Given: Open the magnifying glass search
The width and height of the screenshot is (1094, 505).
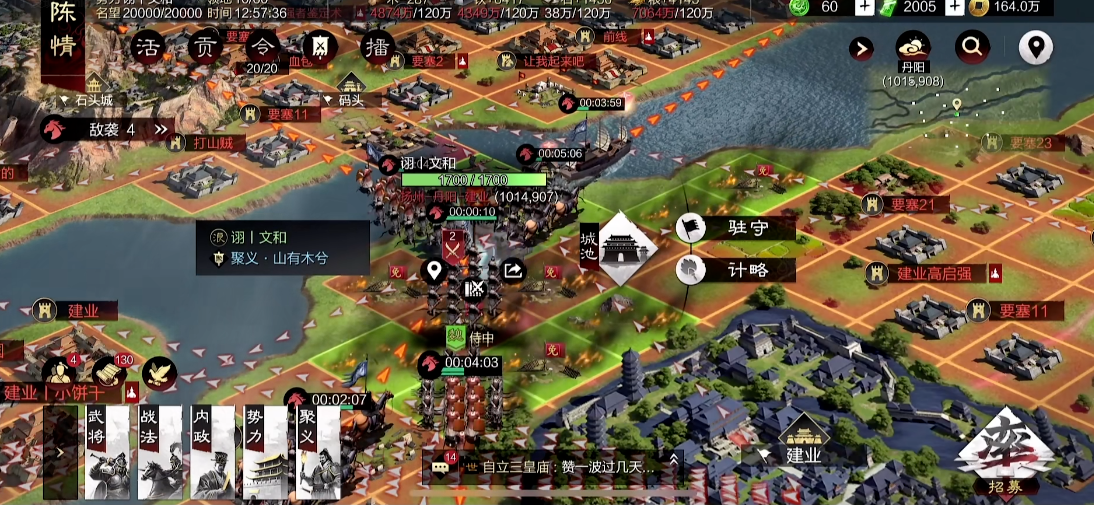Looking at the screenshot, I should point(972,46).
